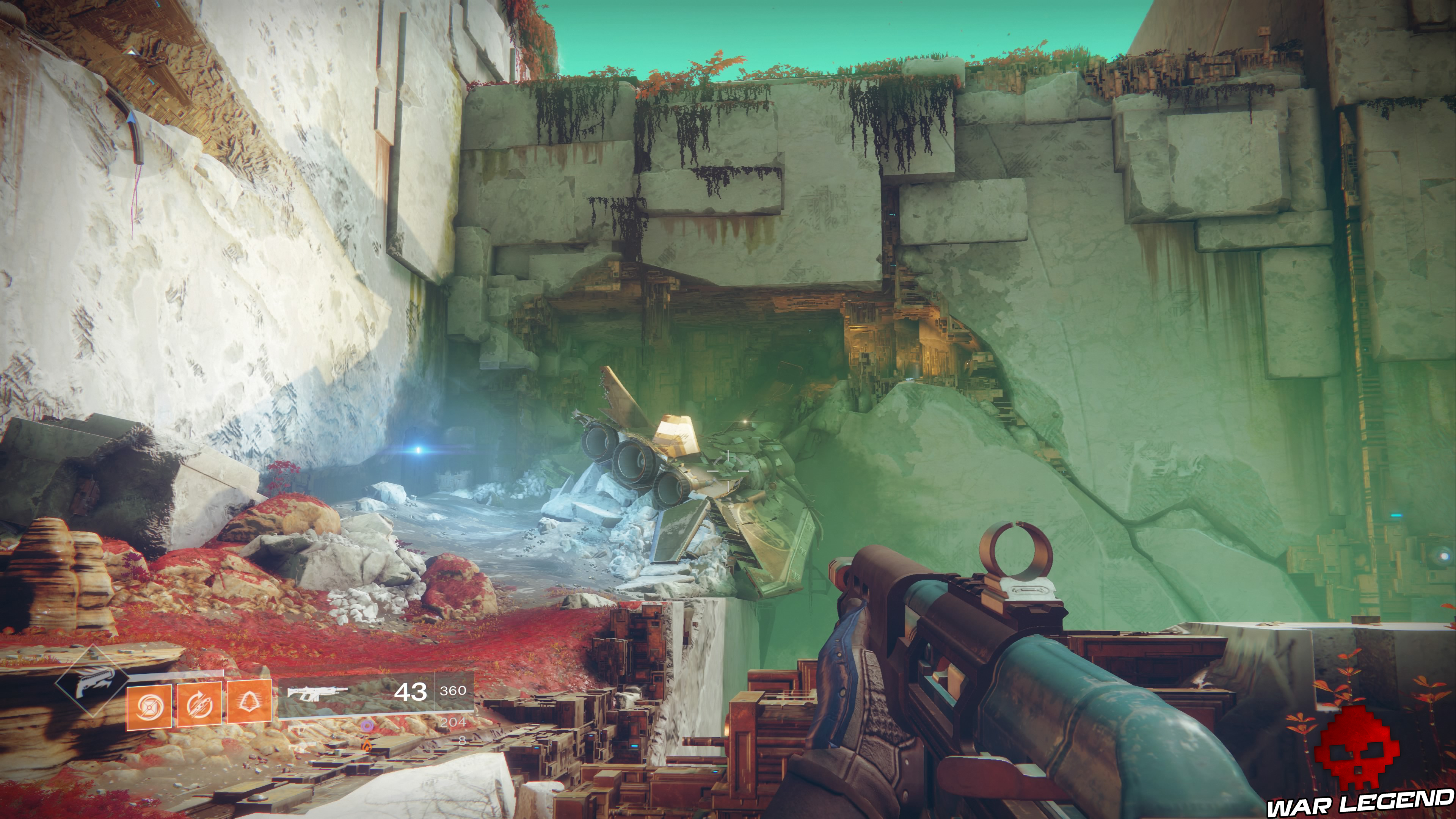Click the diamond radar emblem top of HUD
The image size is (1456, 819).
tap(92, 680)
